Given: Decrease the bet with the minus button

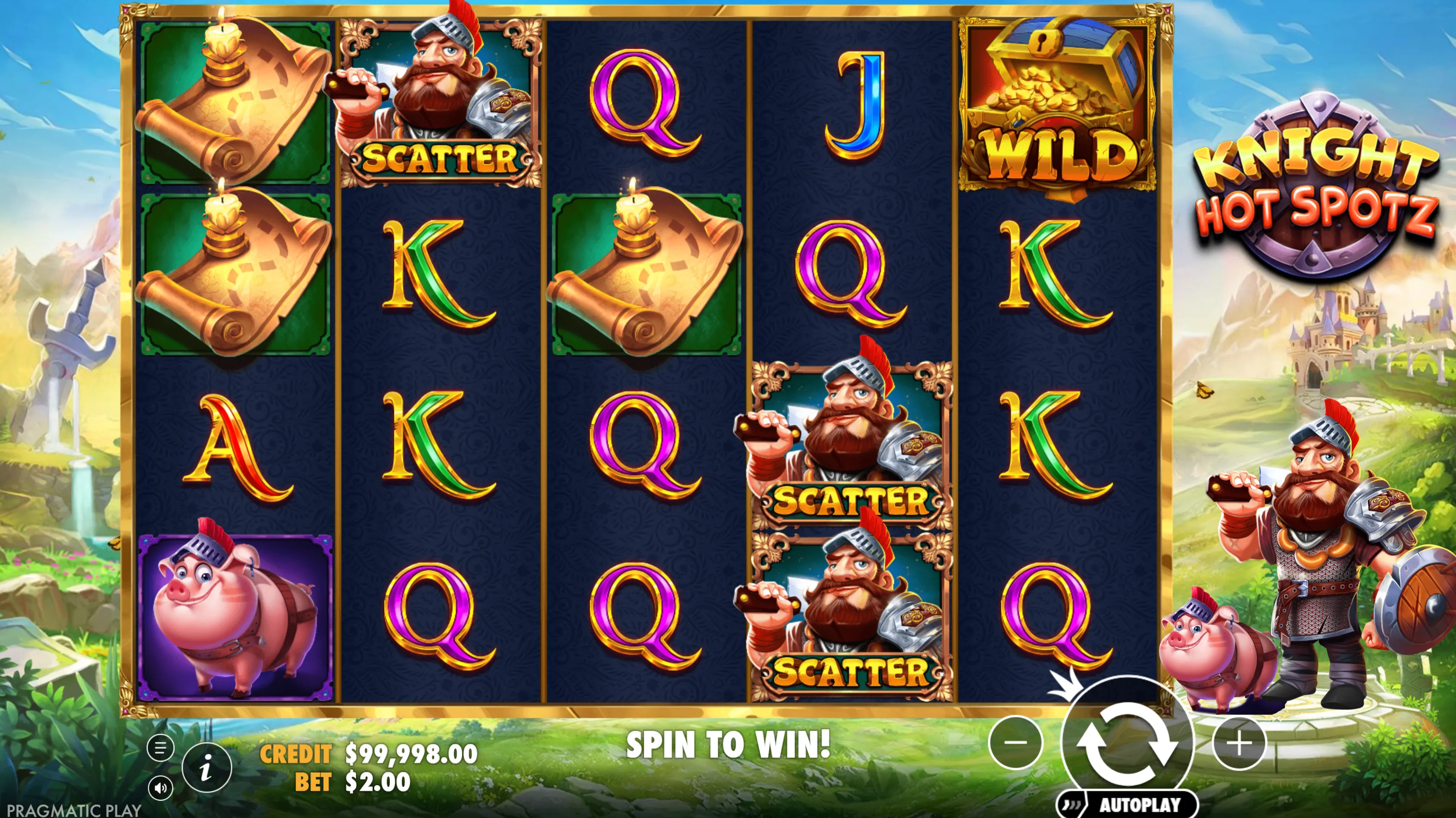Looking at the screenshot, I should tap(1015, 742).
